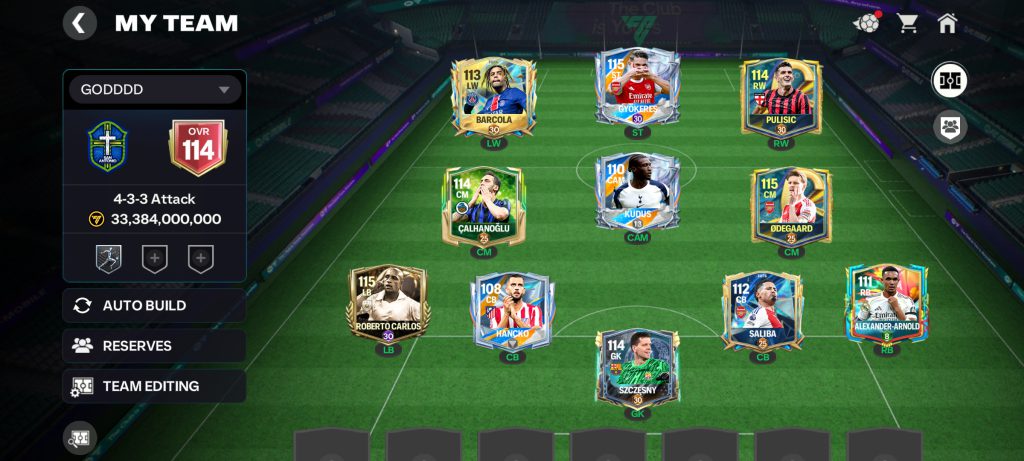1024x461 pixels.
Task: Select Çalhanoğlu's midfielder card
Action: (484, 205)
